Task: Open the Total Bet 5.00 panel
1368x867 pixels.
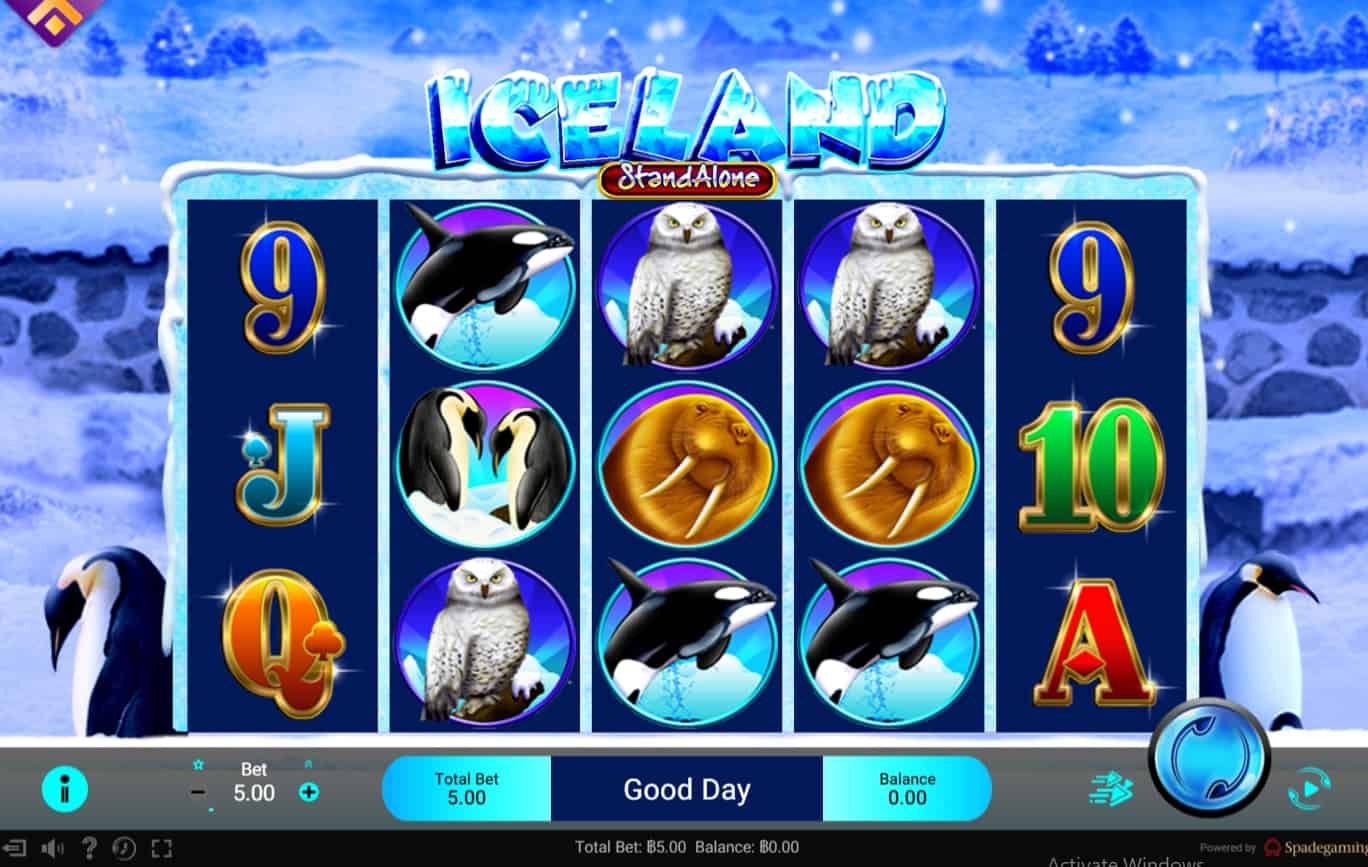Action: (x=466, y=788)
